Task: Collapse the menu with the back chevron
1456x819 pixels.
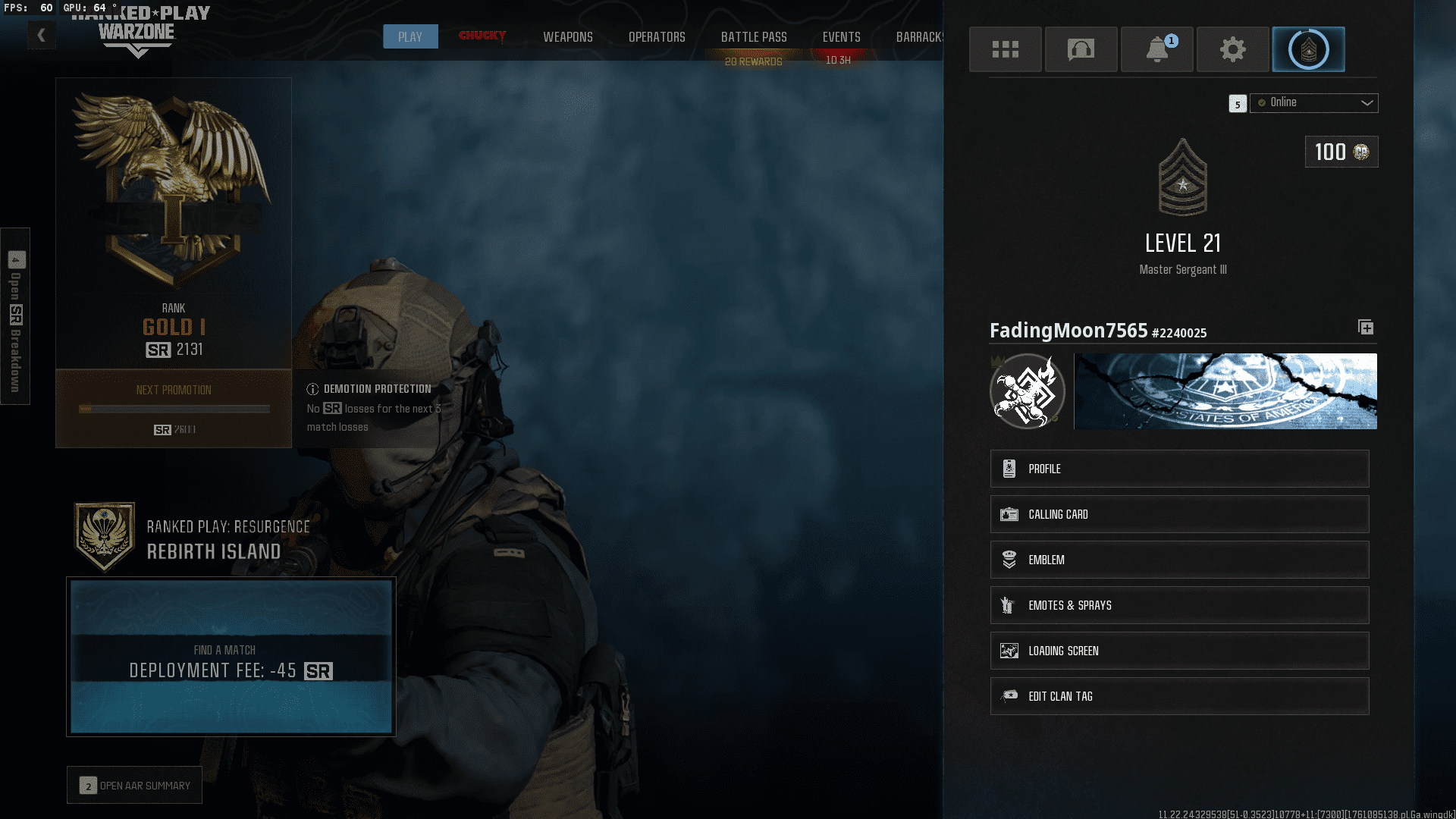Action: pyautogui.click(x=41, y=35)
